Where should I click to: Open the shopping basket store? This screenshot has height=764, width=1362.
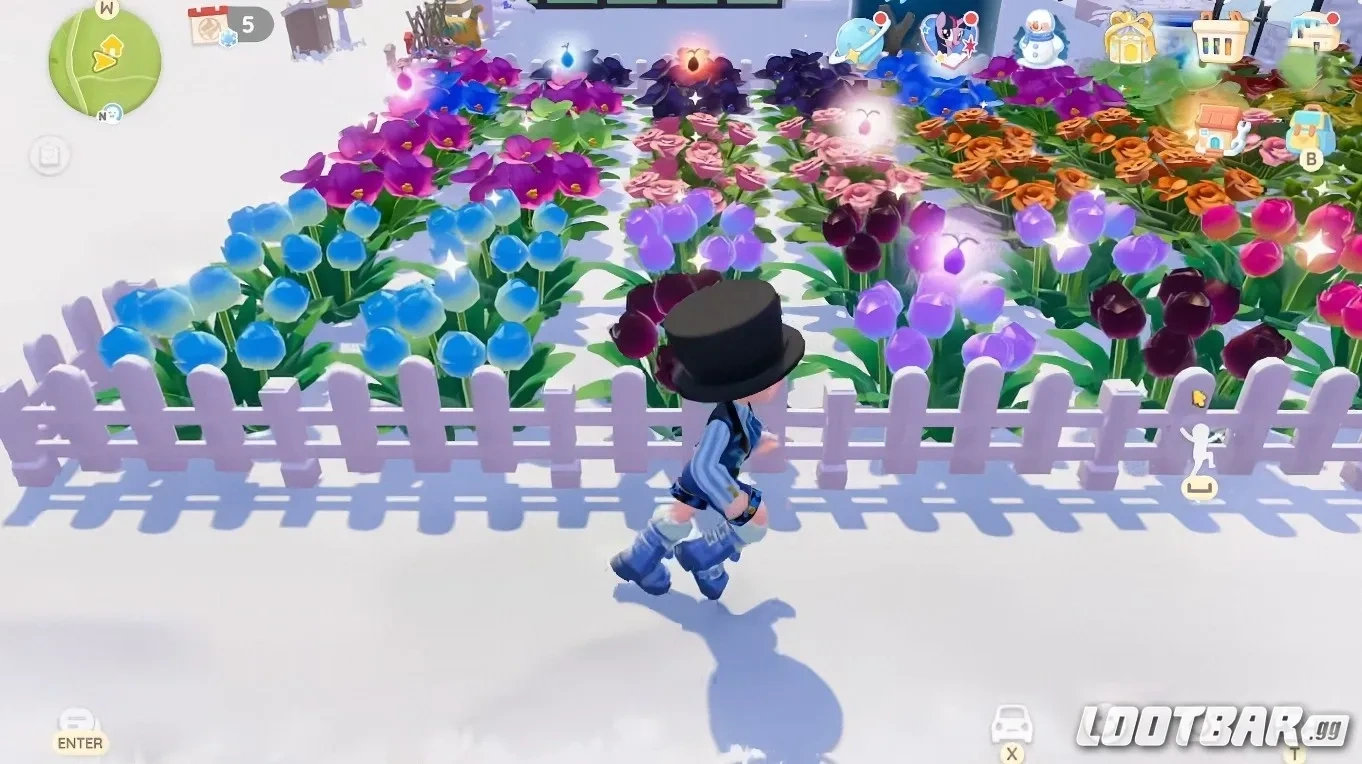point(1218,40)
